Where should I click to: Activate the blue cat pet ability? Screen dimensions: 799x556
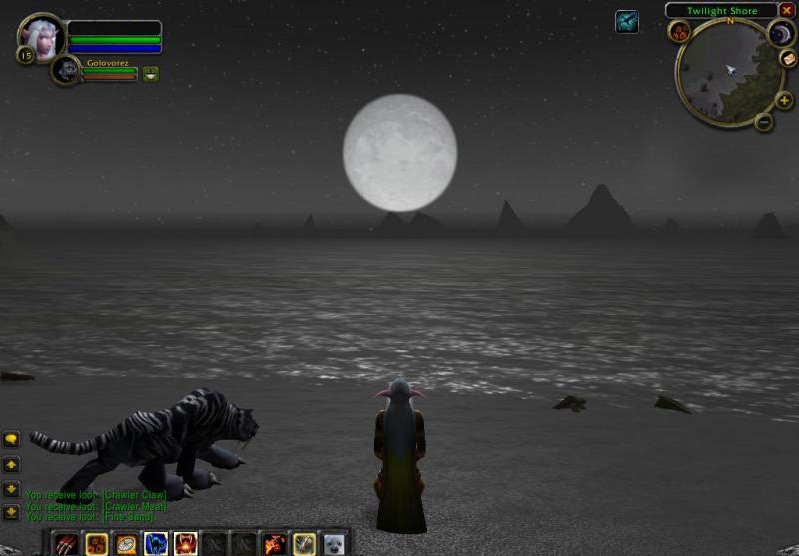156,544
